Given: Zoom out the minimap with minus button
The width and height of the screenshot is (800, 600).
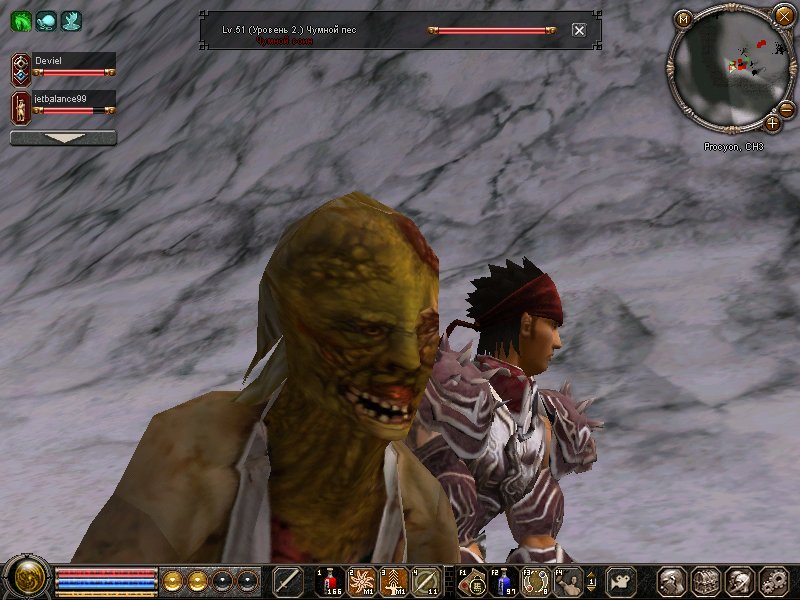Looking at the screenshot, I should pyautogui.click(x=786, y=109).
